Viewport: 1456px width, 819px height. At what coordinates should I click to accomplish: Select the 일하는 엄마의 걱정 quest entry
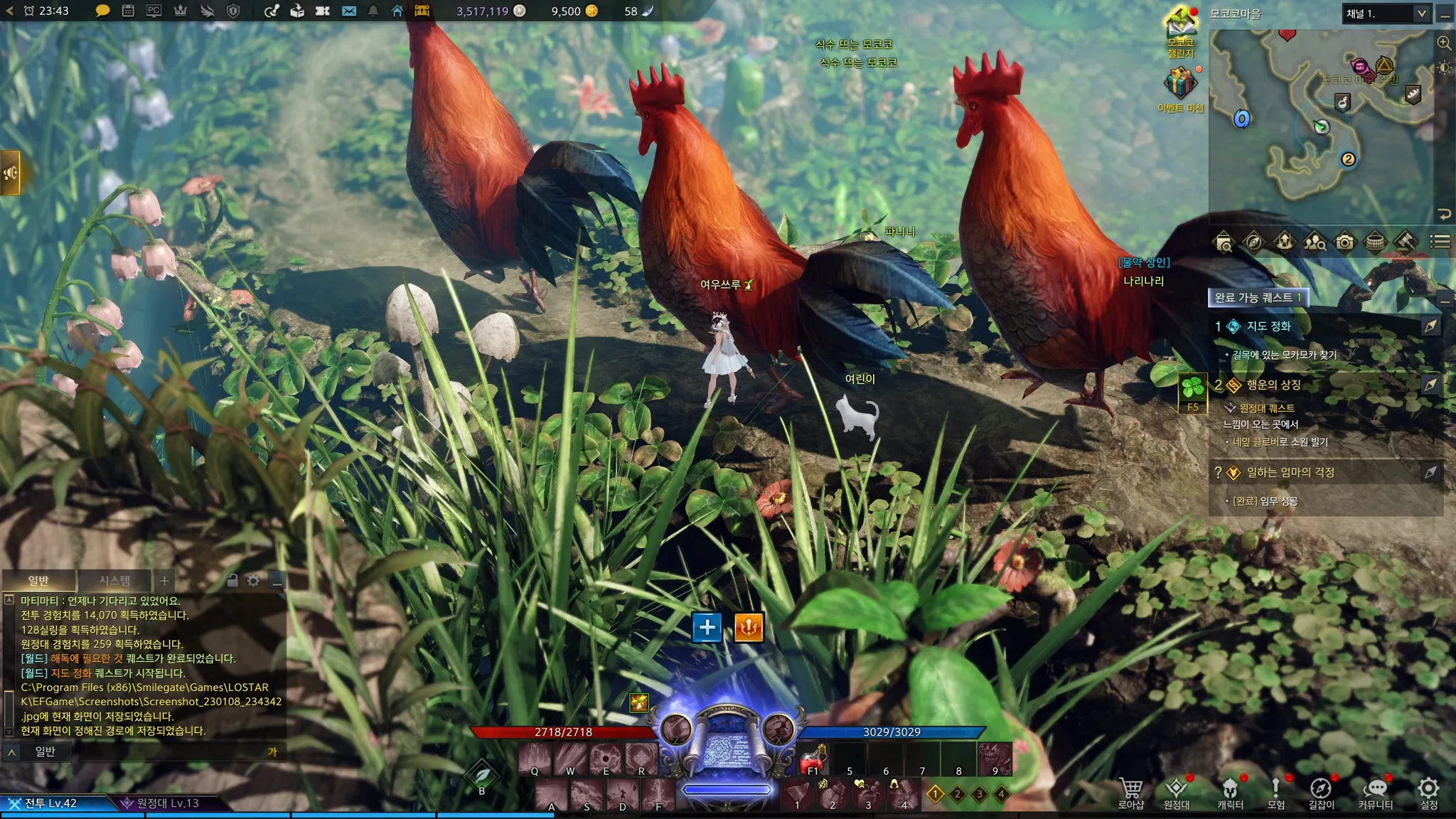pyautogui.click(x=1290, y=472)
